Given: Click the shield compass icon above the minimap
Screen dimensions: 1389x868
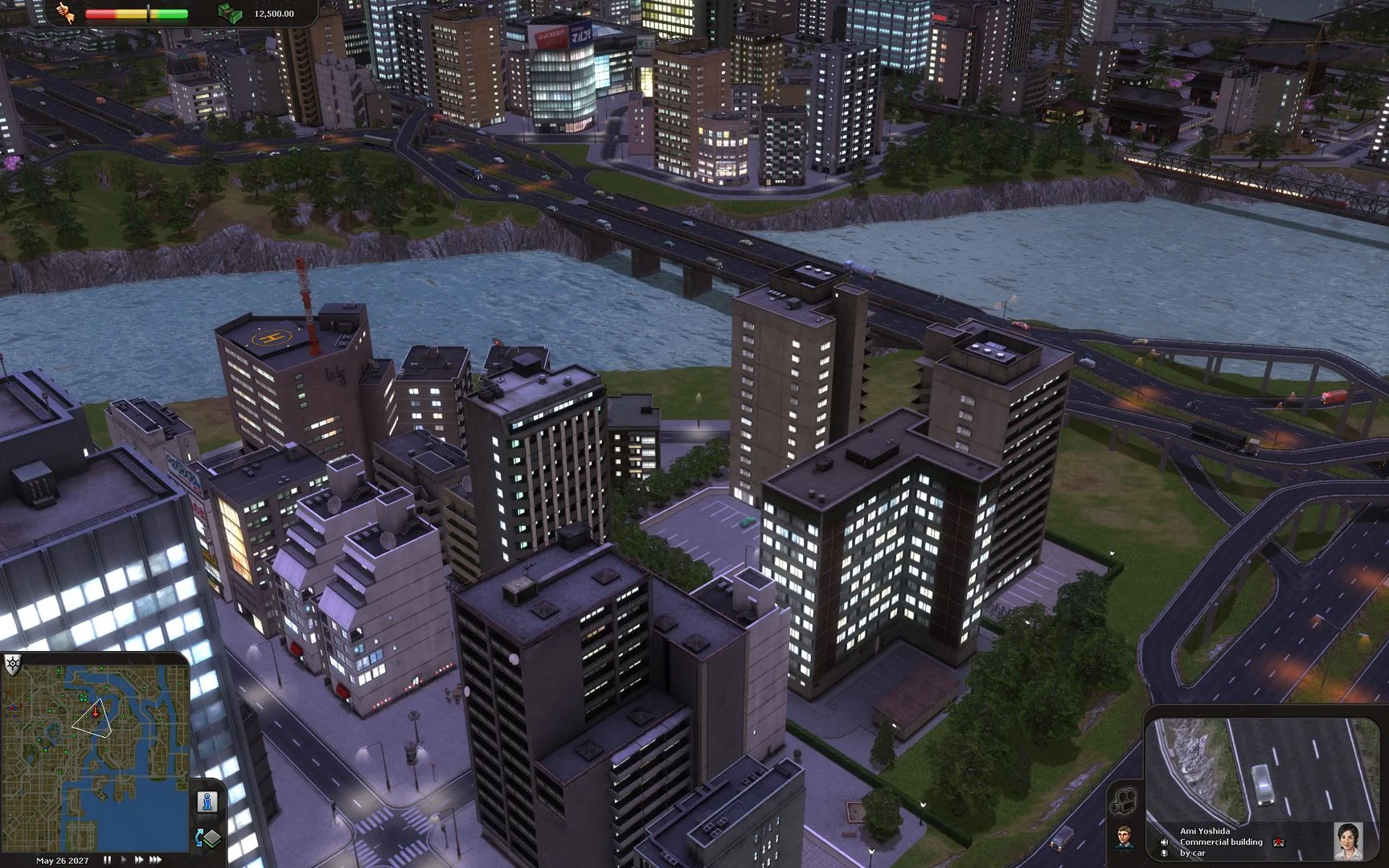Looking at the screenshot, I should click(x=11, y=663).
